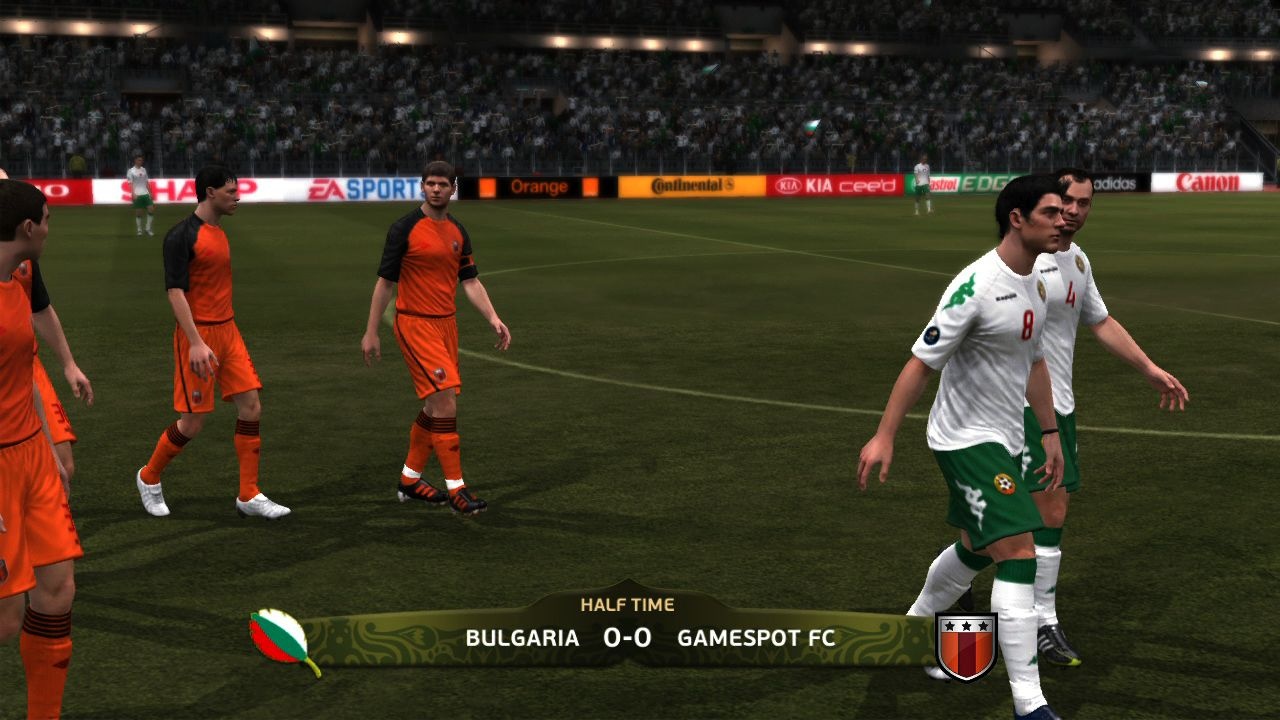The width and height of the screenshot is (1280, 720).
Task: Click the 0-0 score display
Action: click(x=625, y=636)
